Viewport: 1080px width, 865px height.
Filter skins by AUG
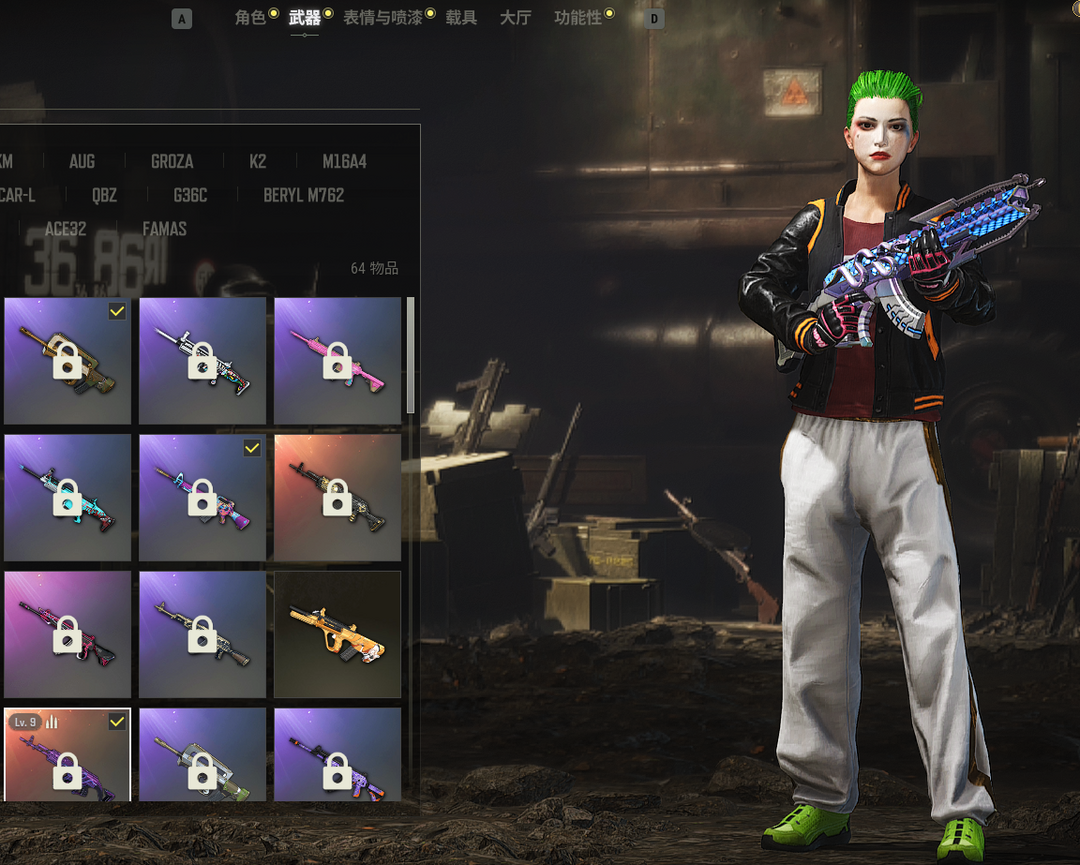pos(82,162)
